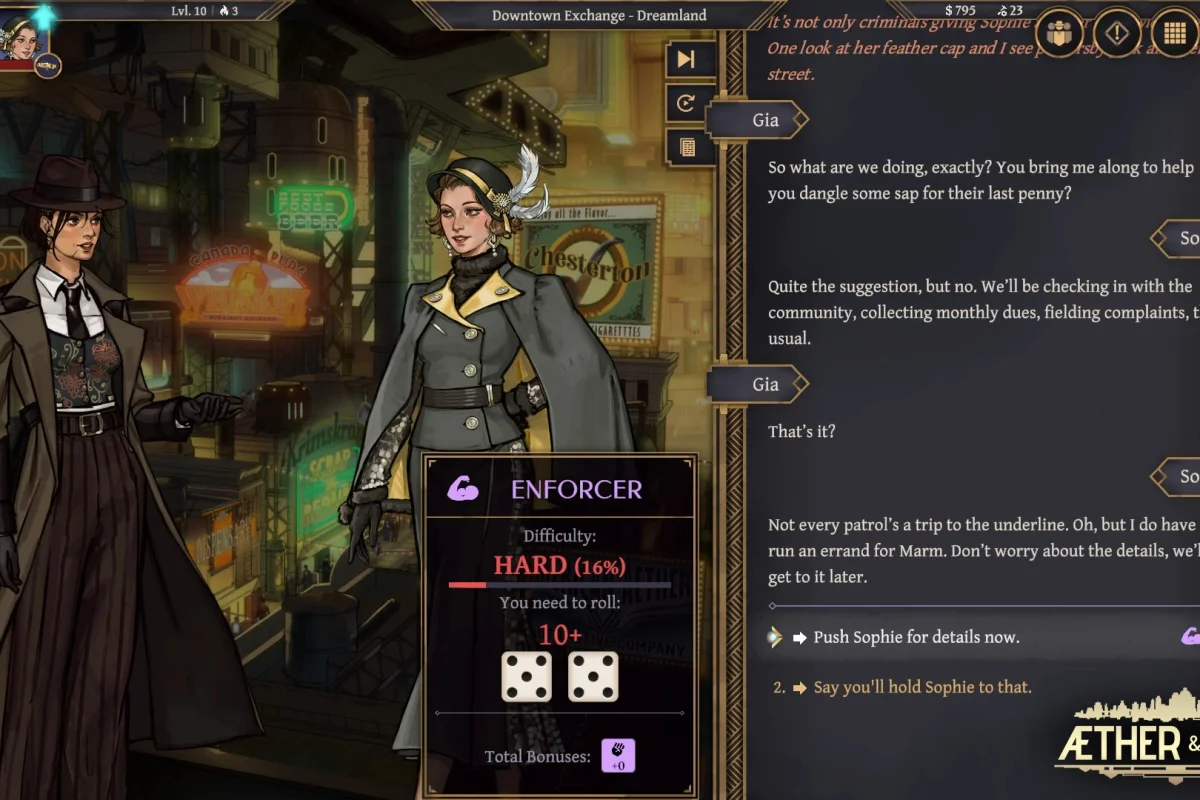Open the party members icon
This screenshot has height=800, width=1200.
tap(1058, 33)
